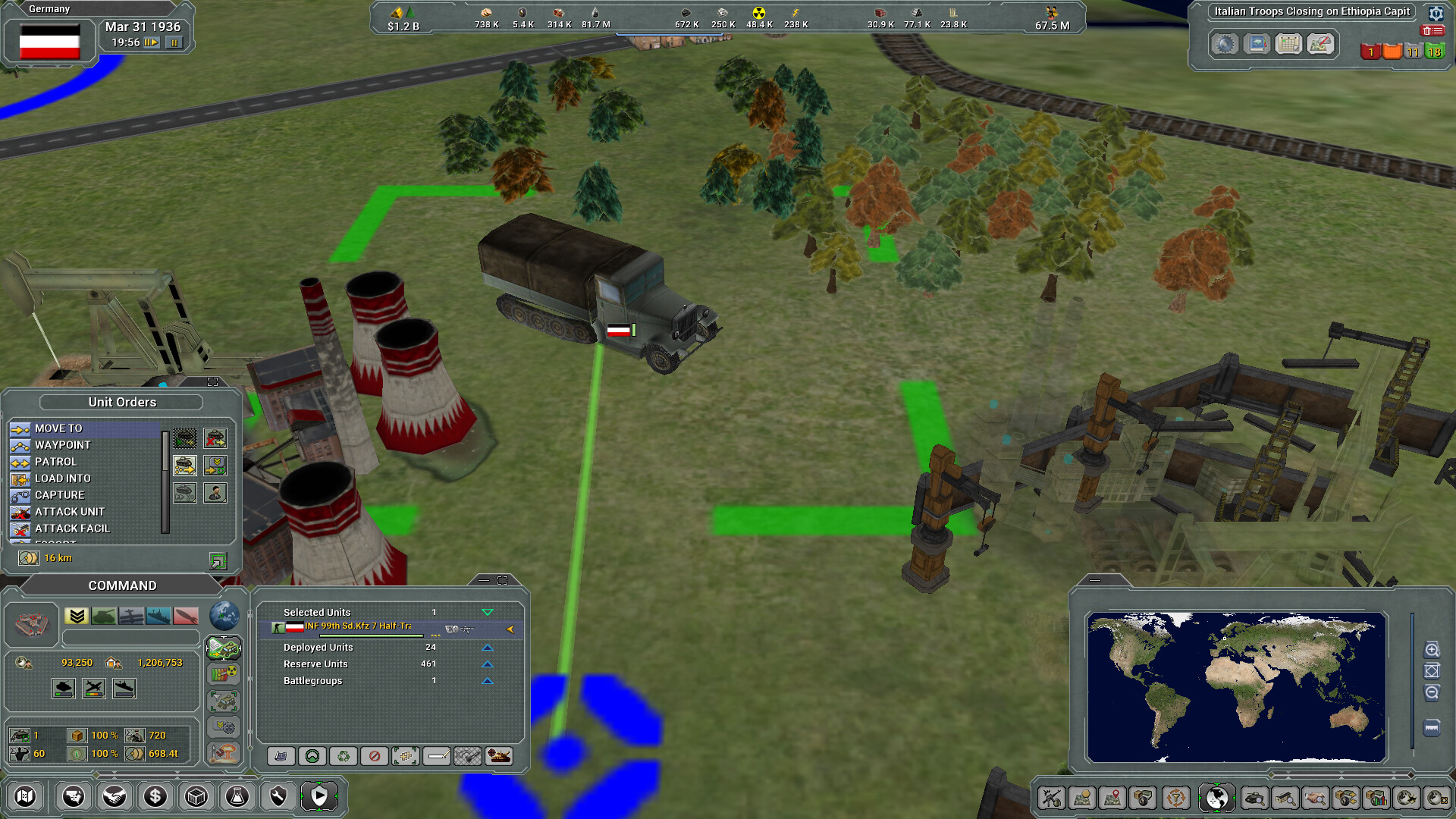The width and height of the screenshot is (1456, 819).
Task: Click the zoom-in magnifier beside the minimap
Action: (1432, 649)
